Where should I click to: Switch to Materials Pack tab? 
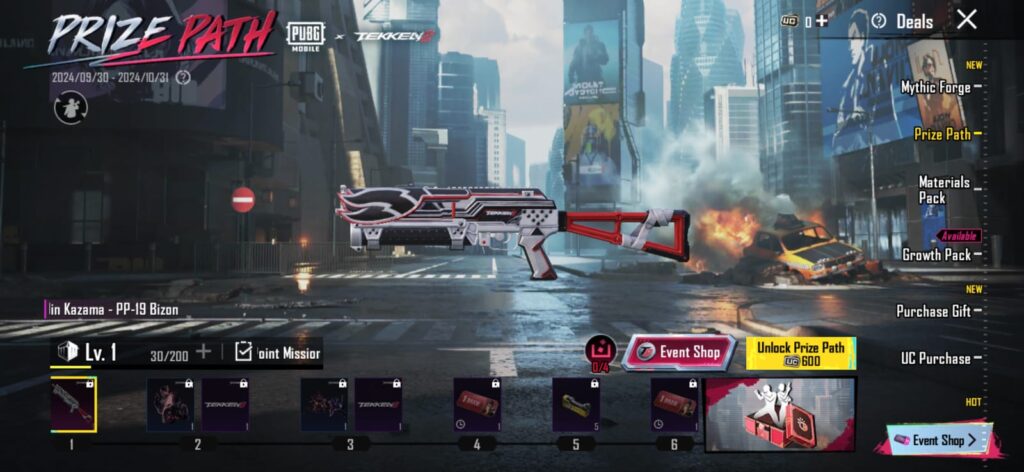coord(944,190)
